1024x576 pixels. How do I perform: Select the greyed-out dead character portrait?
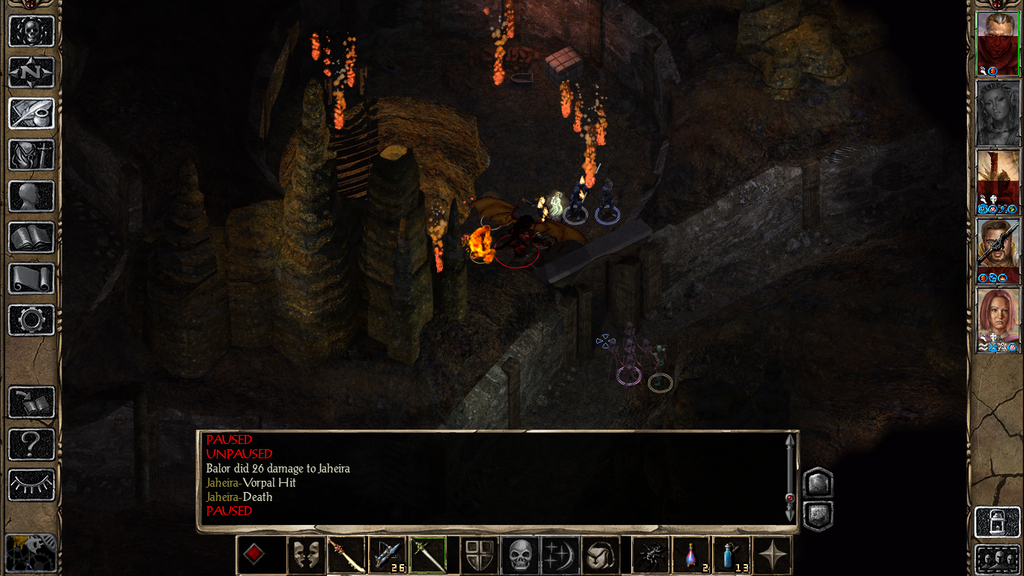(997, 113)
